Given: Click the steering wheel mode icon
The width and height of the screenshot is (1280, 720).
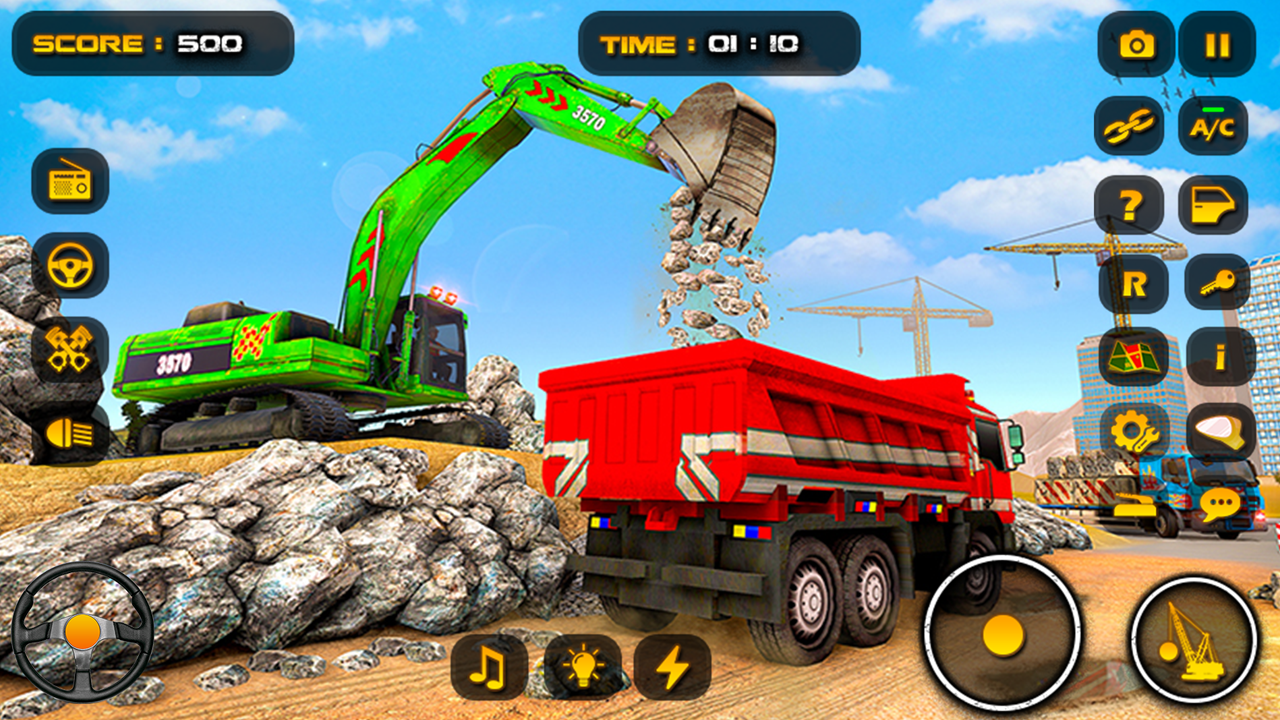Looking at the screenshot, I should [x=68, y=264].
